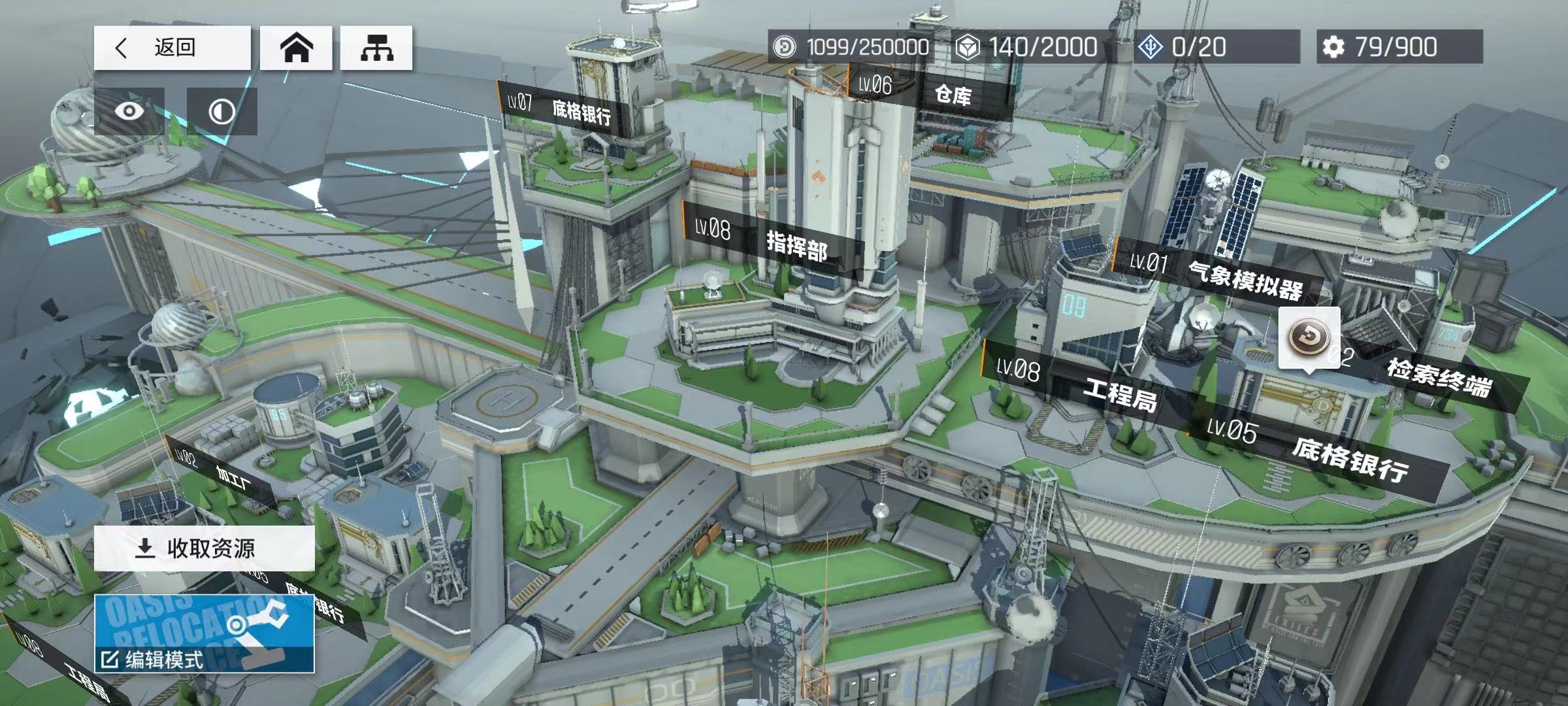Image resolution: width=1568 pixels, height=706 pixels.
Task: Toggle the eye visibility button
Action: [129, 111]
